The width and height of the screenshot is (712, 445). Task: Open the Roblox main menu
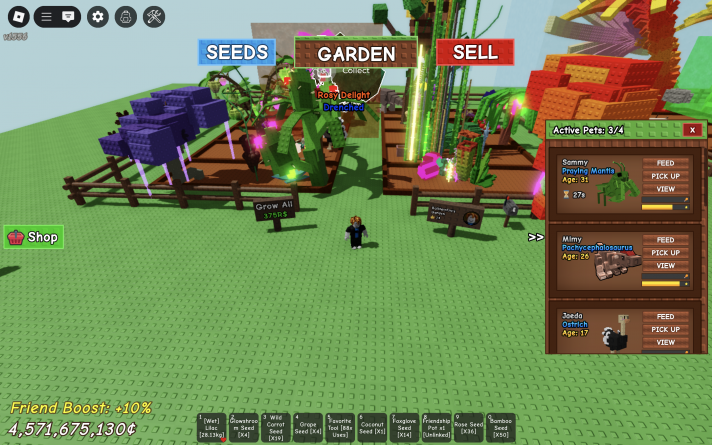click(18, 16)
